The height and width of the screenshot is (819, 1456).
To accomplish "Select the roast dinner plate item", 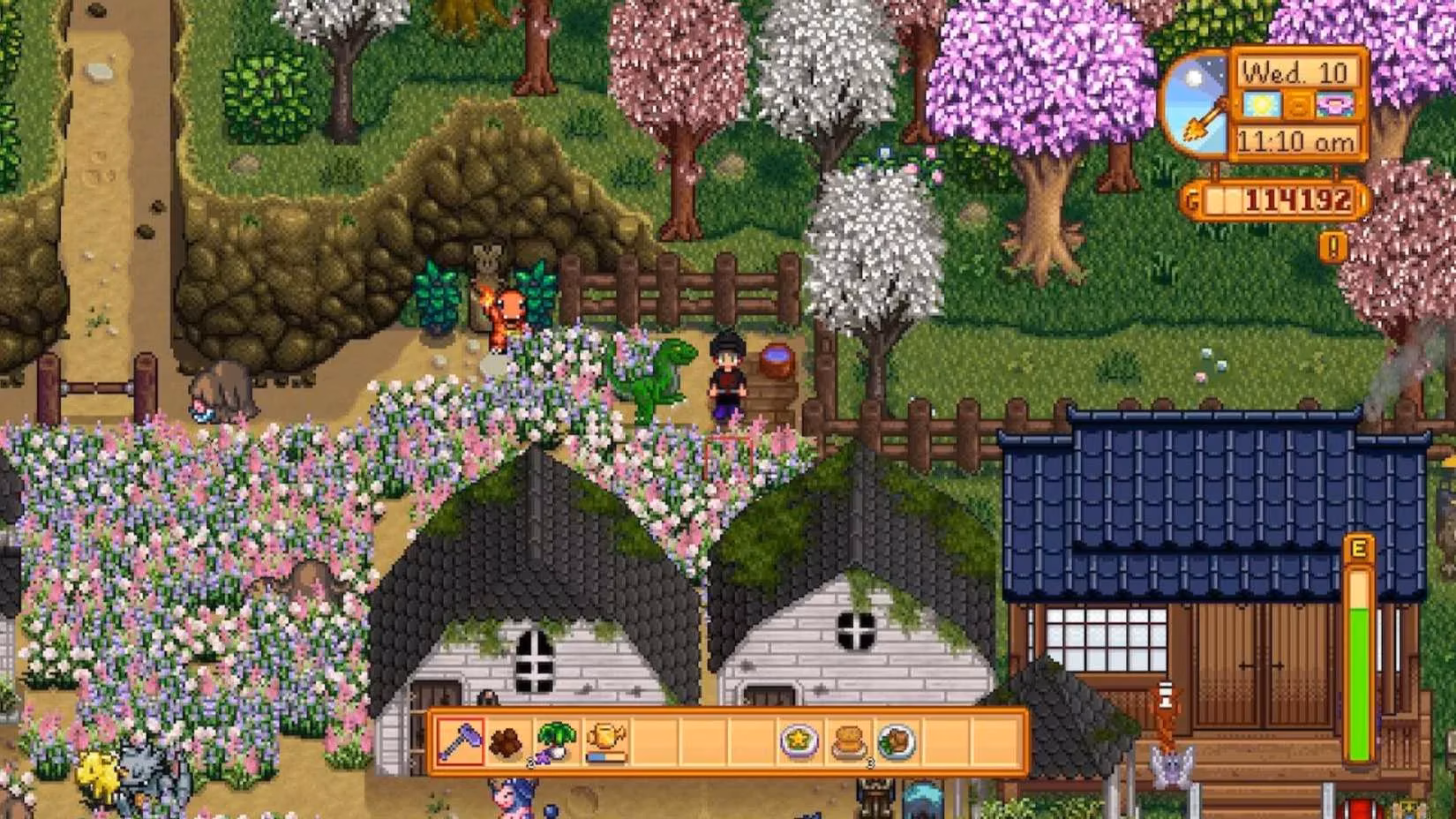I will click(896, 739).
